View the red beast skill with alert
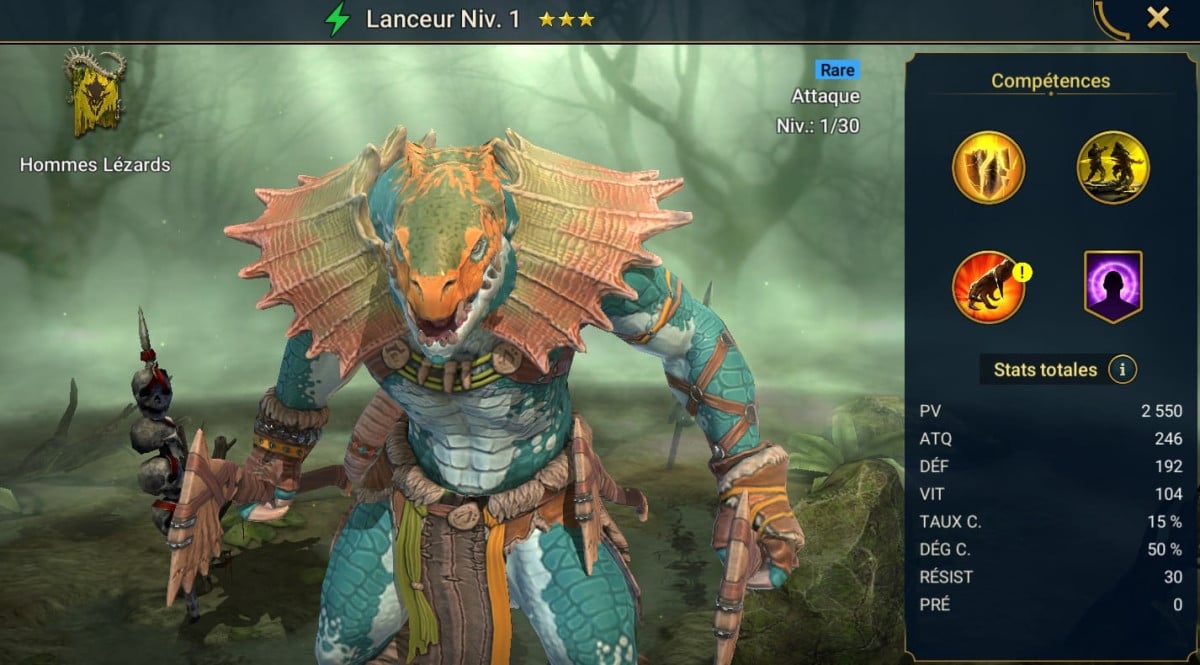The height and width of the screenshot is (665, 1200). [988, 287]
